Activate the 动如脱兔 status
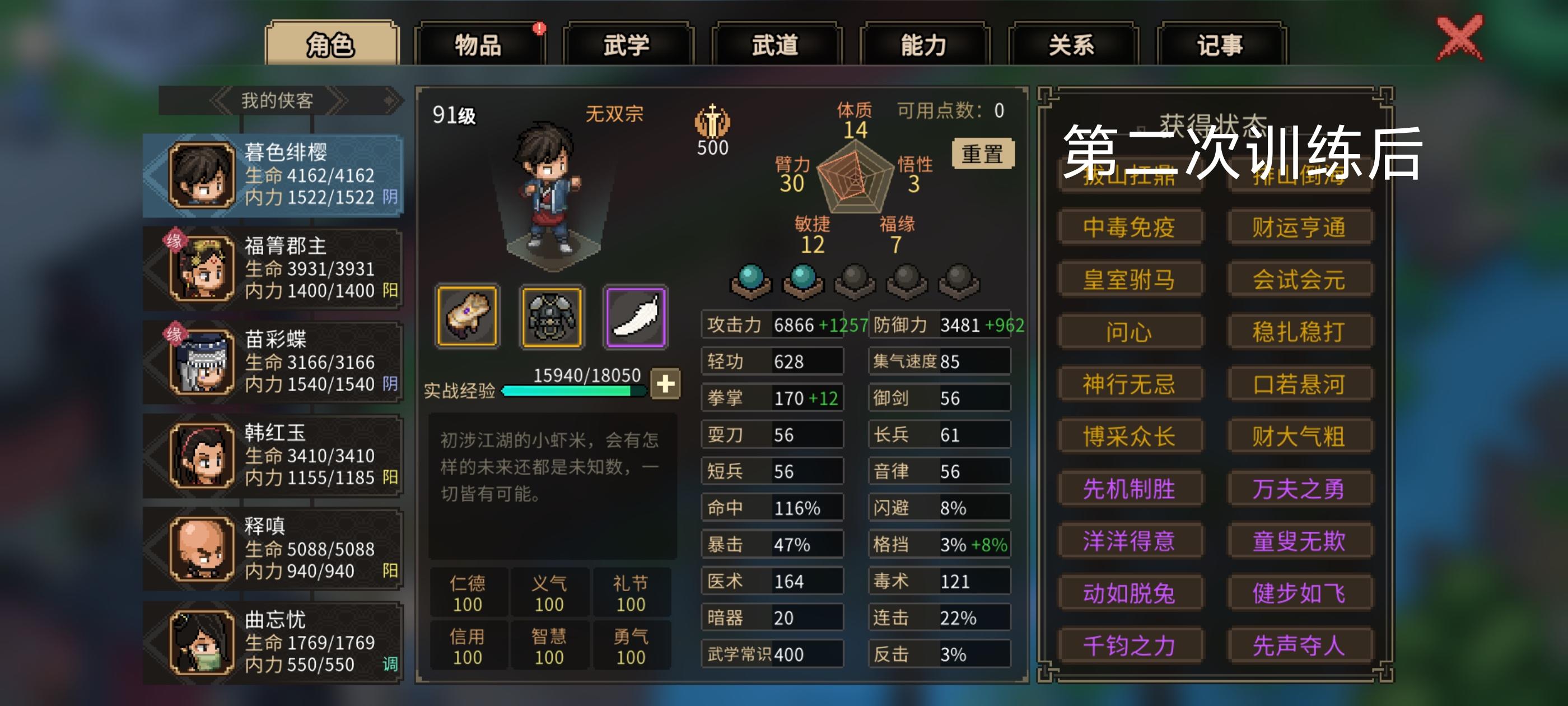Viewport: 1568px width, 706px height. [x=1129, y=591]
